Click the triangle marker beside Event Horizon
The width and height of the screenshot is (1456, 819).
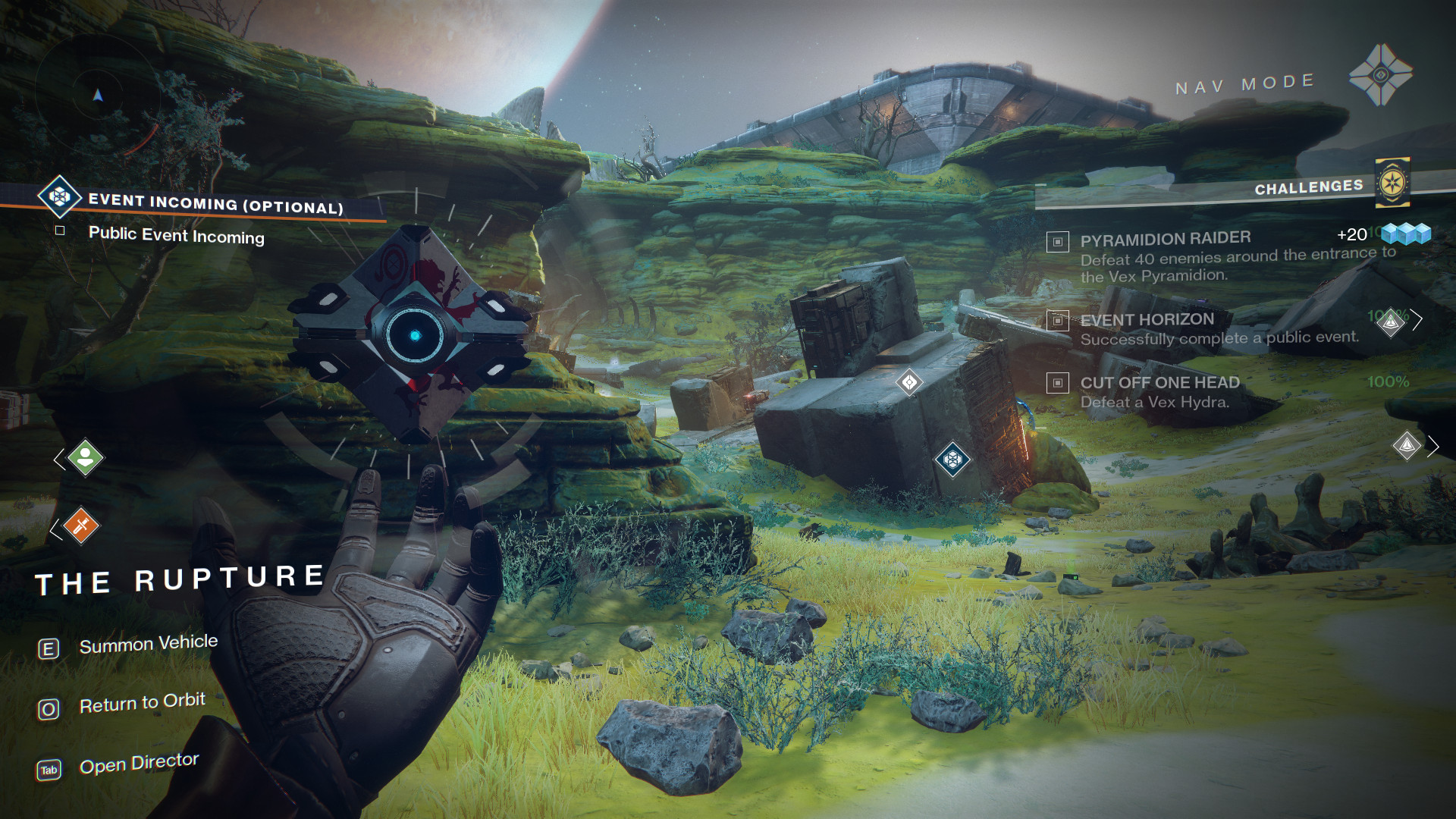pos(1391,322)
